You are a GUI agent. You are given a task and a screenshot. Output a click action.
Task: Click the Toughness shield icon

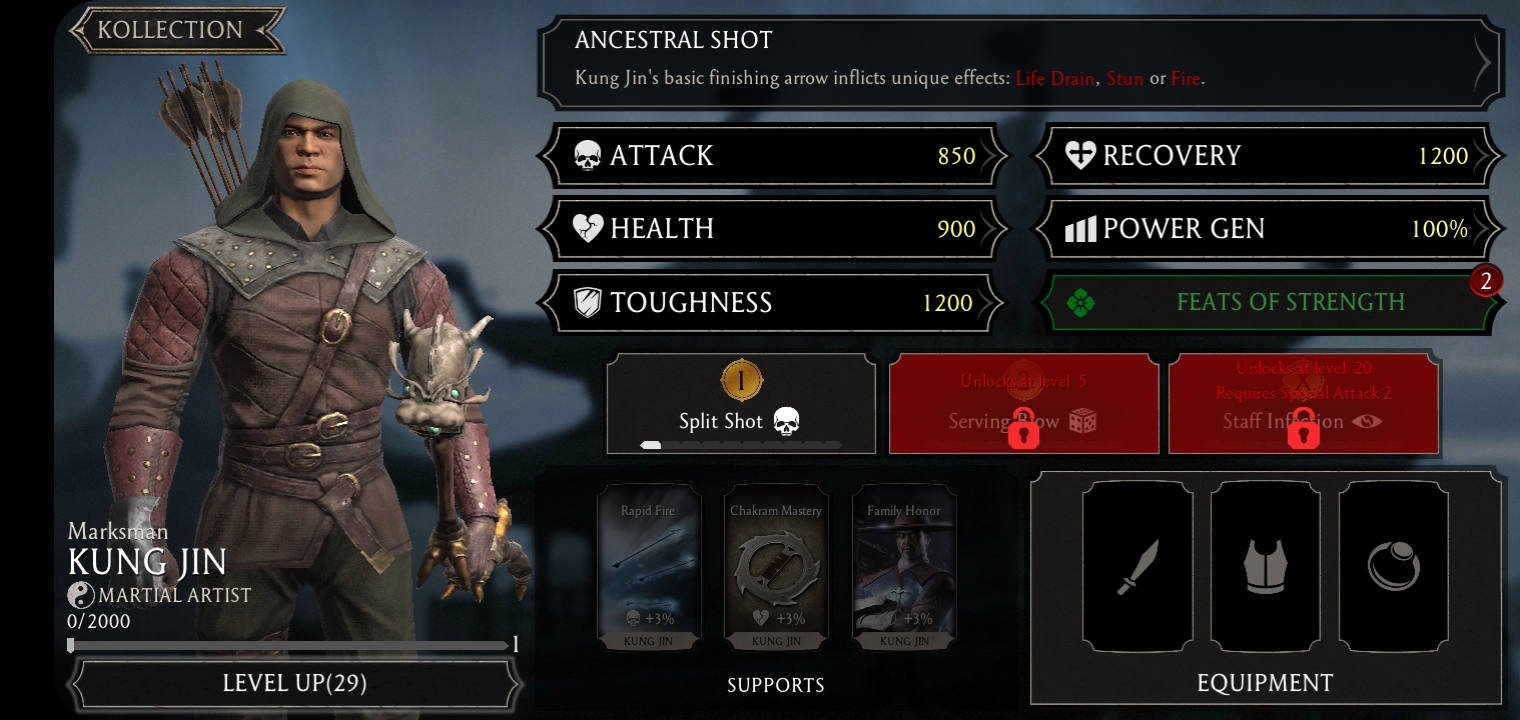tap(588, 302)
